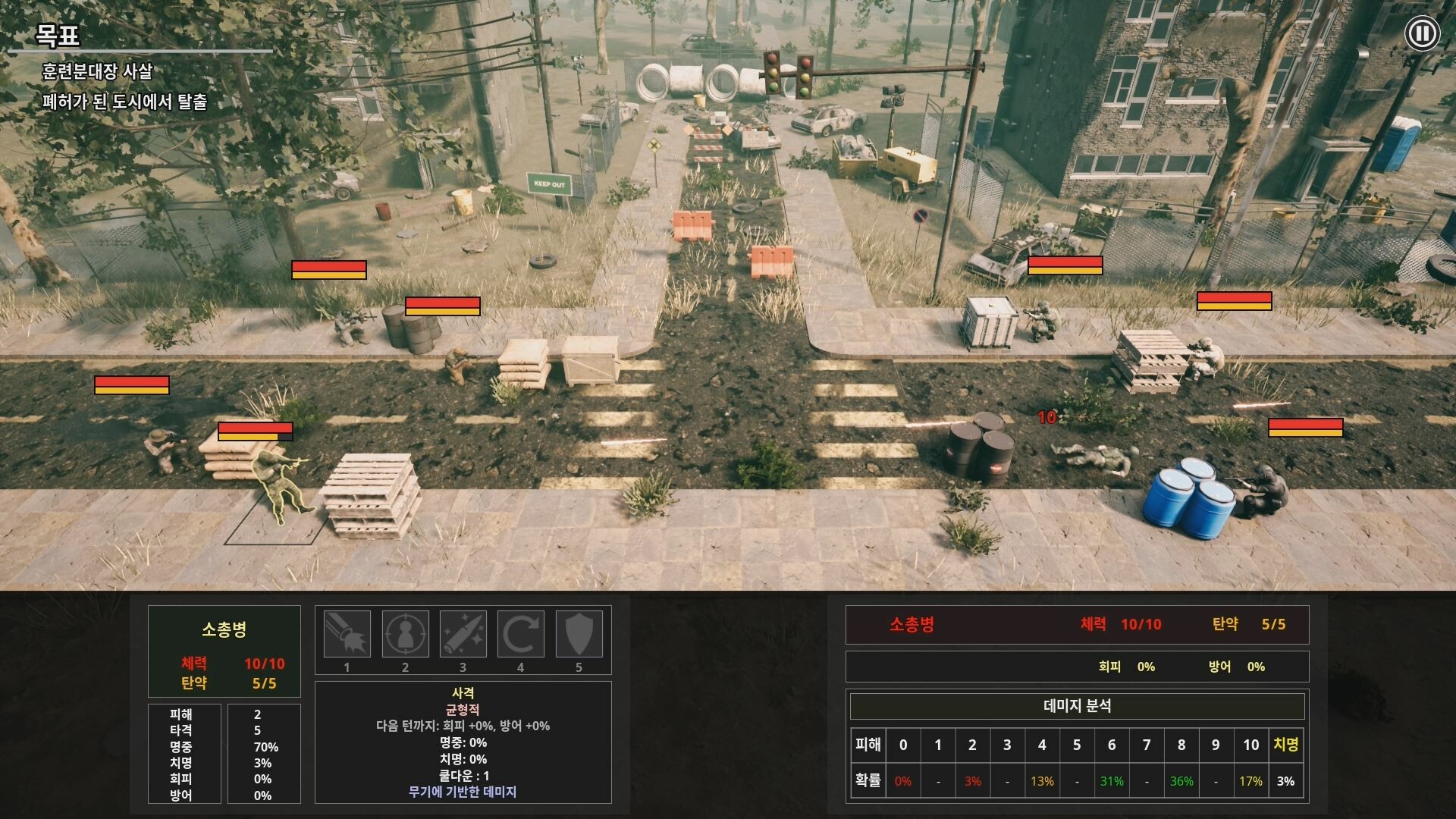This screenshot has width=1456, height=819.
Task: Click the enemy health bar above the sandbag soldier
Action: [x=255, y=432]
